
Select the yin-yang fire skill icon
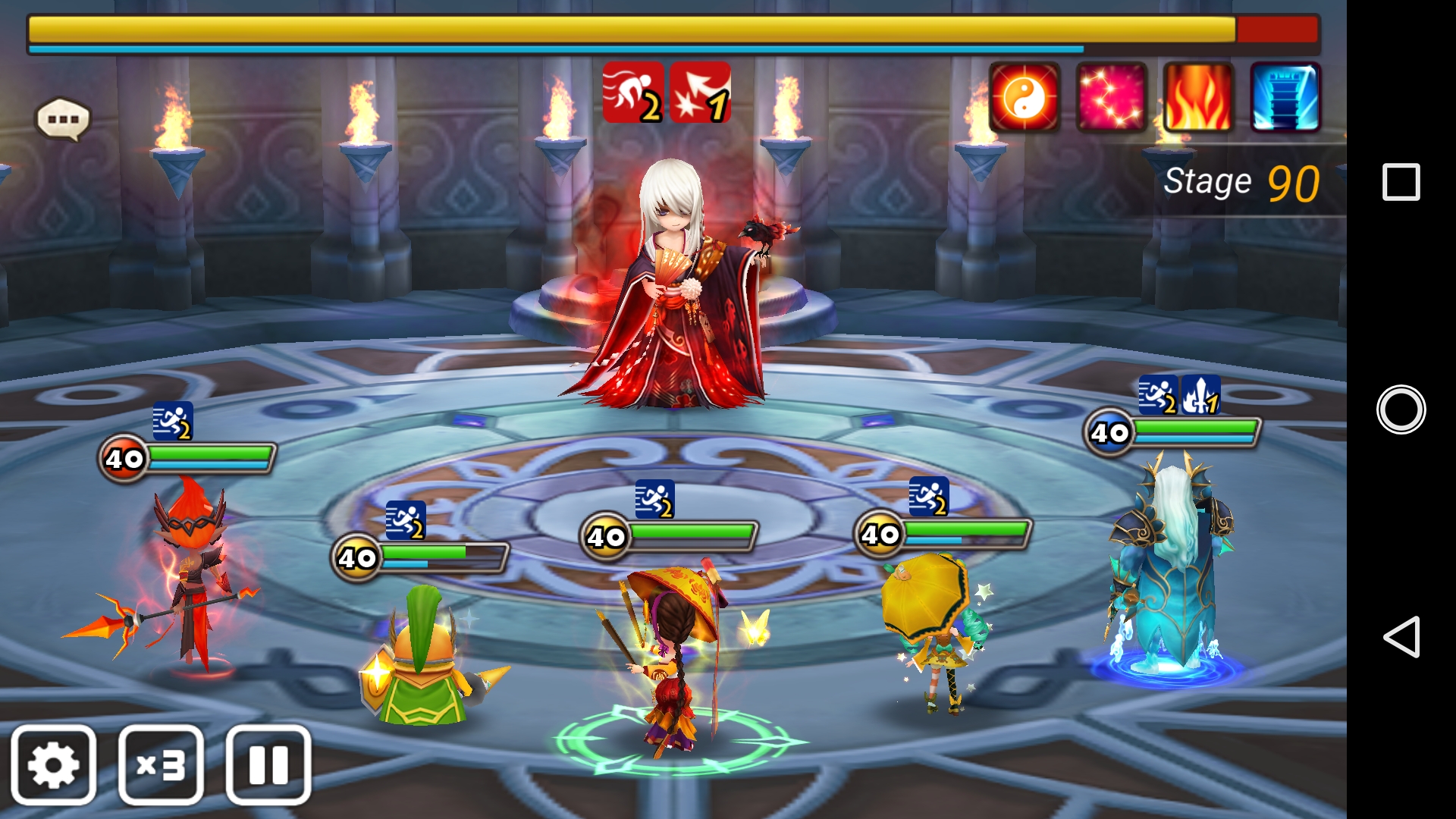pos(1025,98)
